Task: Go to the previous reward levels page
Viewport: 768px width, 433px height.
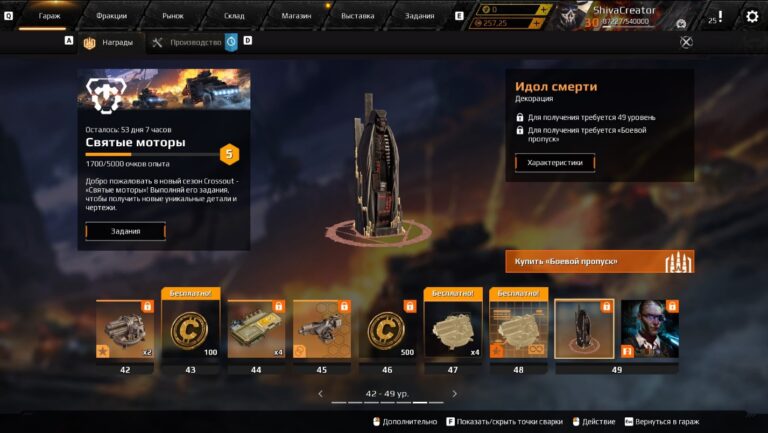Action: click(320, 394)
